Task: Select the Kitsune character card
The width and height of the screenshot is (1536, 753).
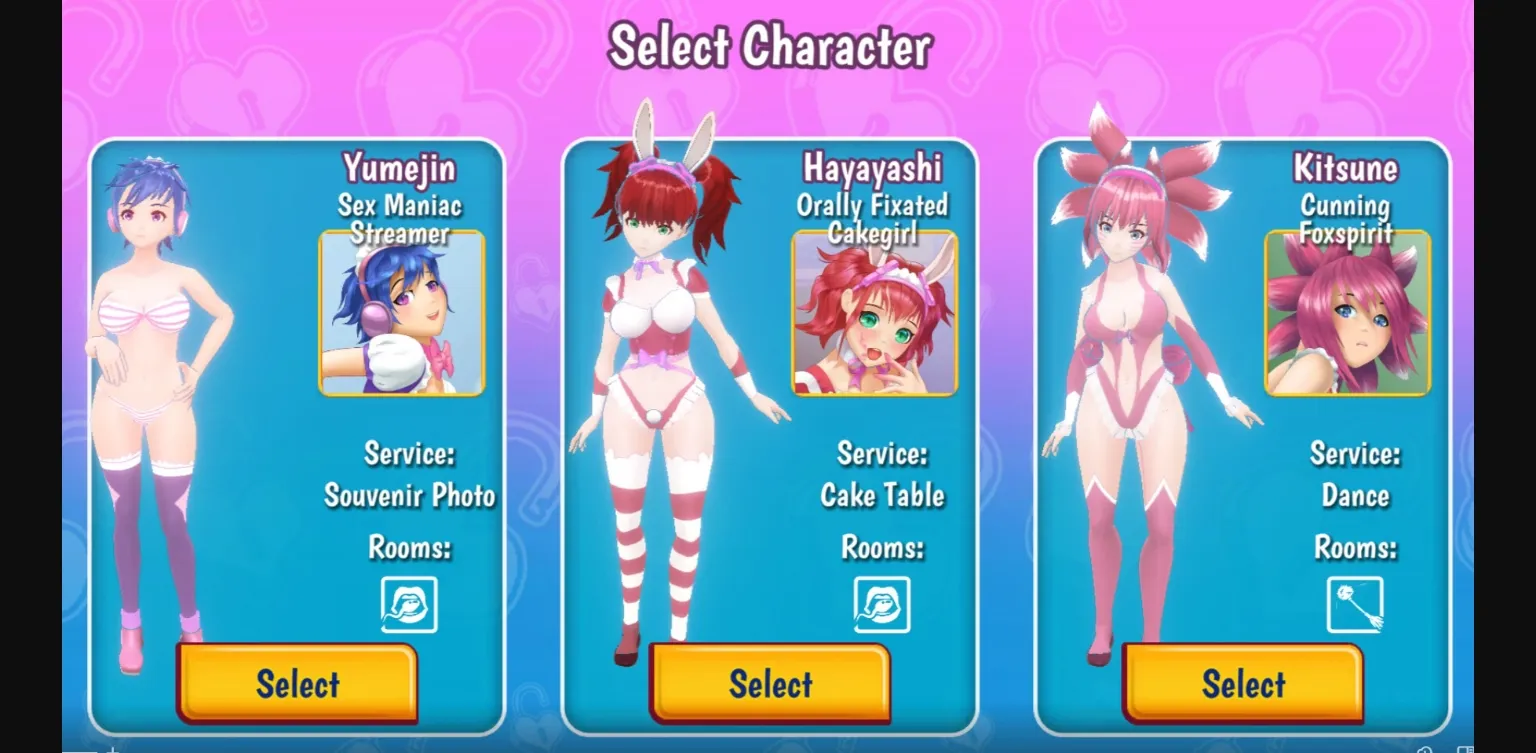Action: pos(1242,684)
